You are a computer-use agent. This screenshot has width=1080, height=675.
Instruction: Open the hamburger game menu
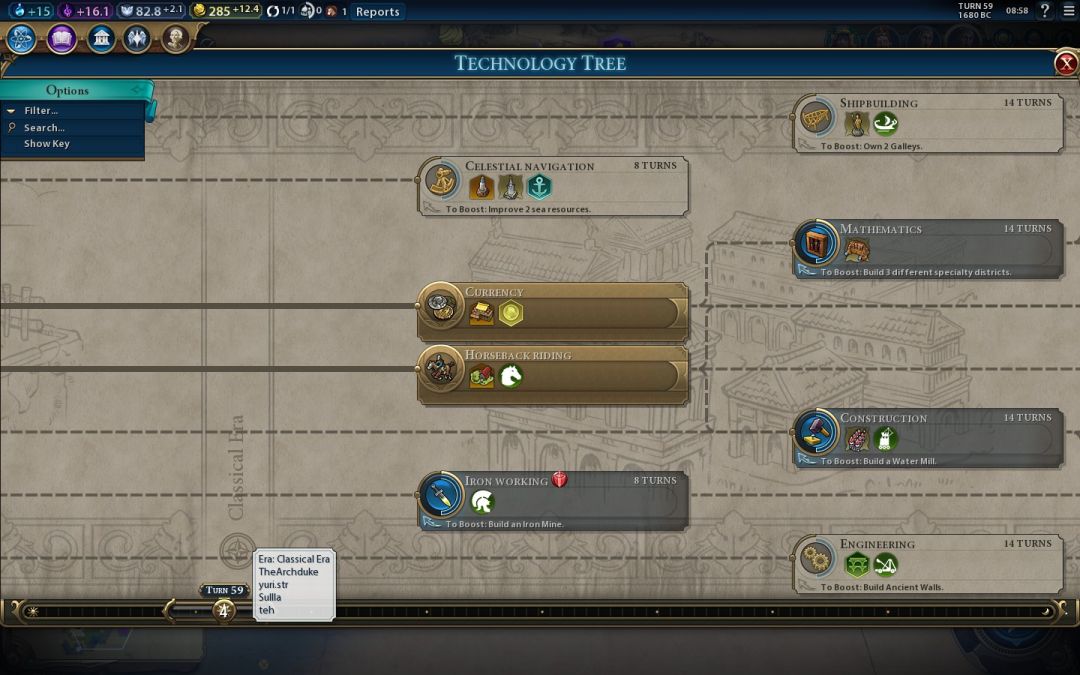(1066, 11)
